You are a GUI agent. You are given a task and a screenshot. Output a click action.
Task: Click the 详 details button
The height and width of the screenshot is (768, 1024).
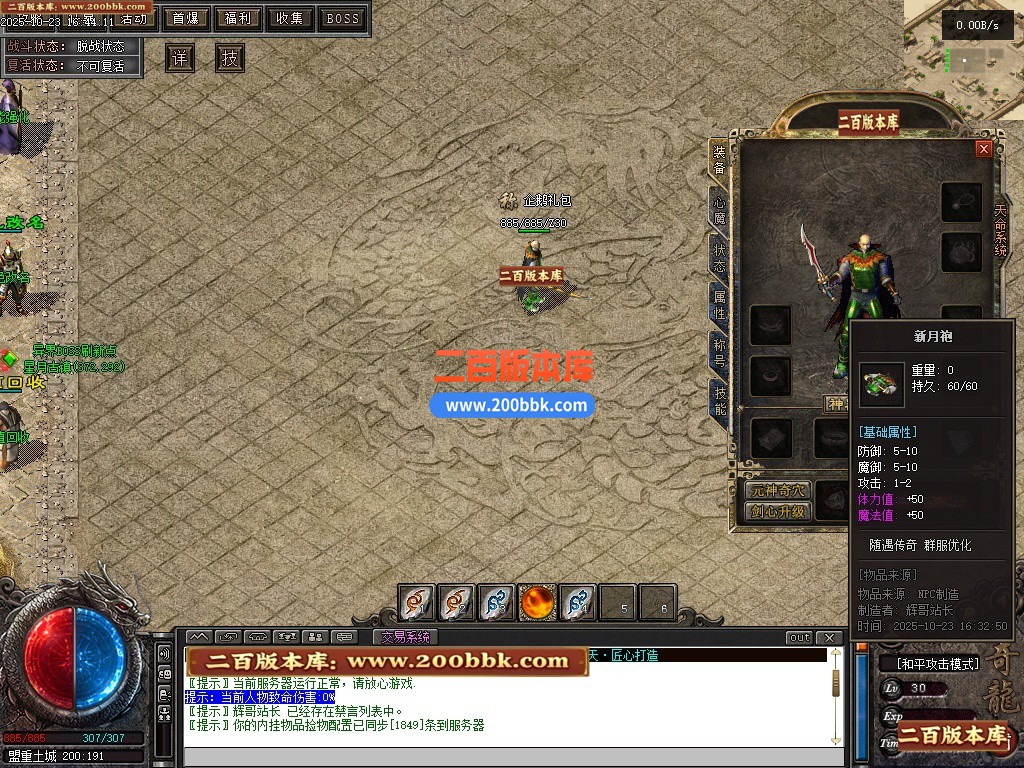click(180, 58)
